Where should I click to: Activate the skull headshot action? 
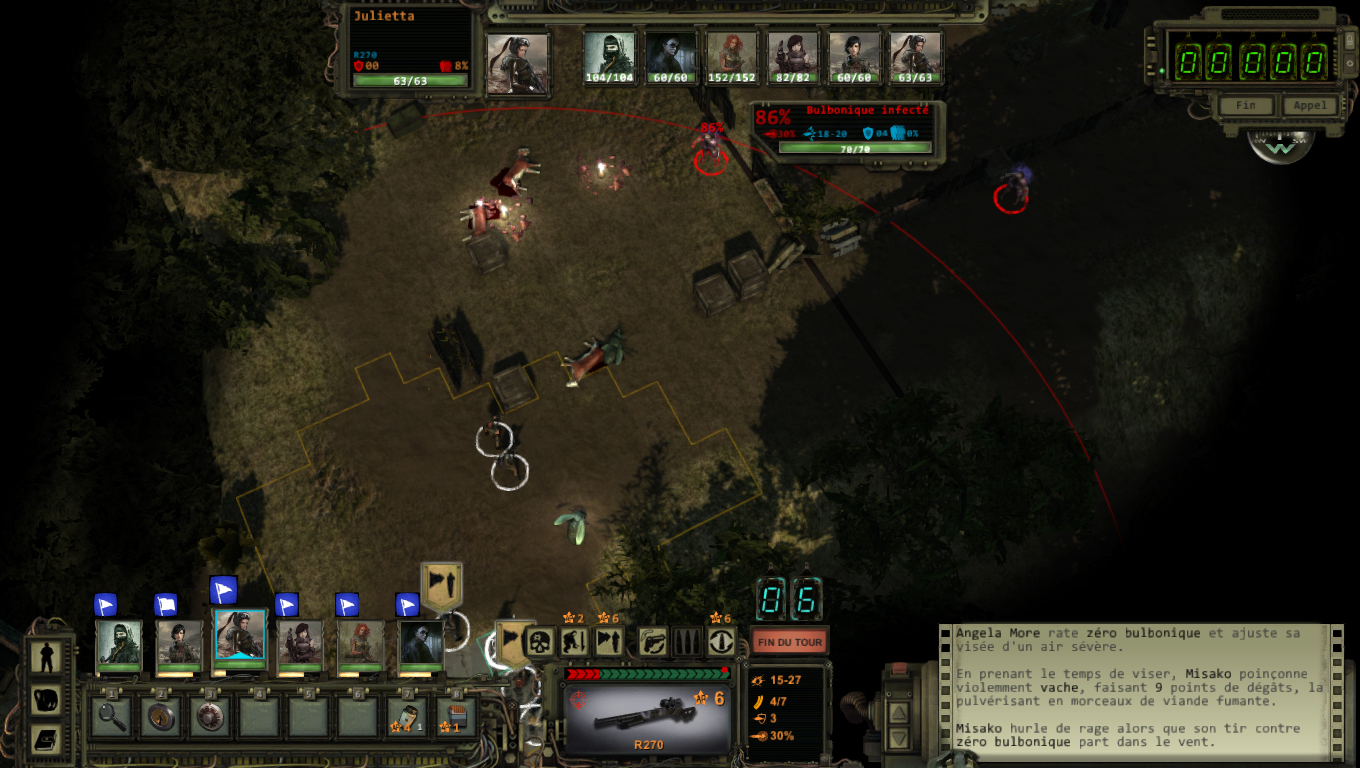click(540, 642)
